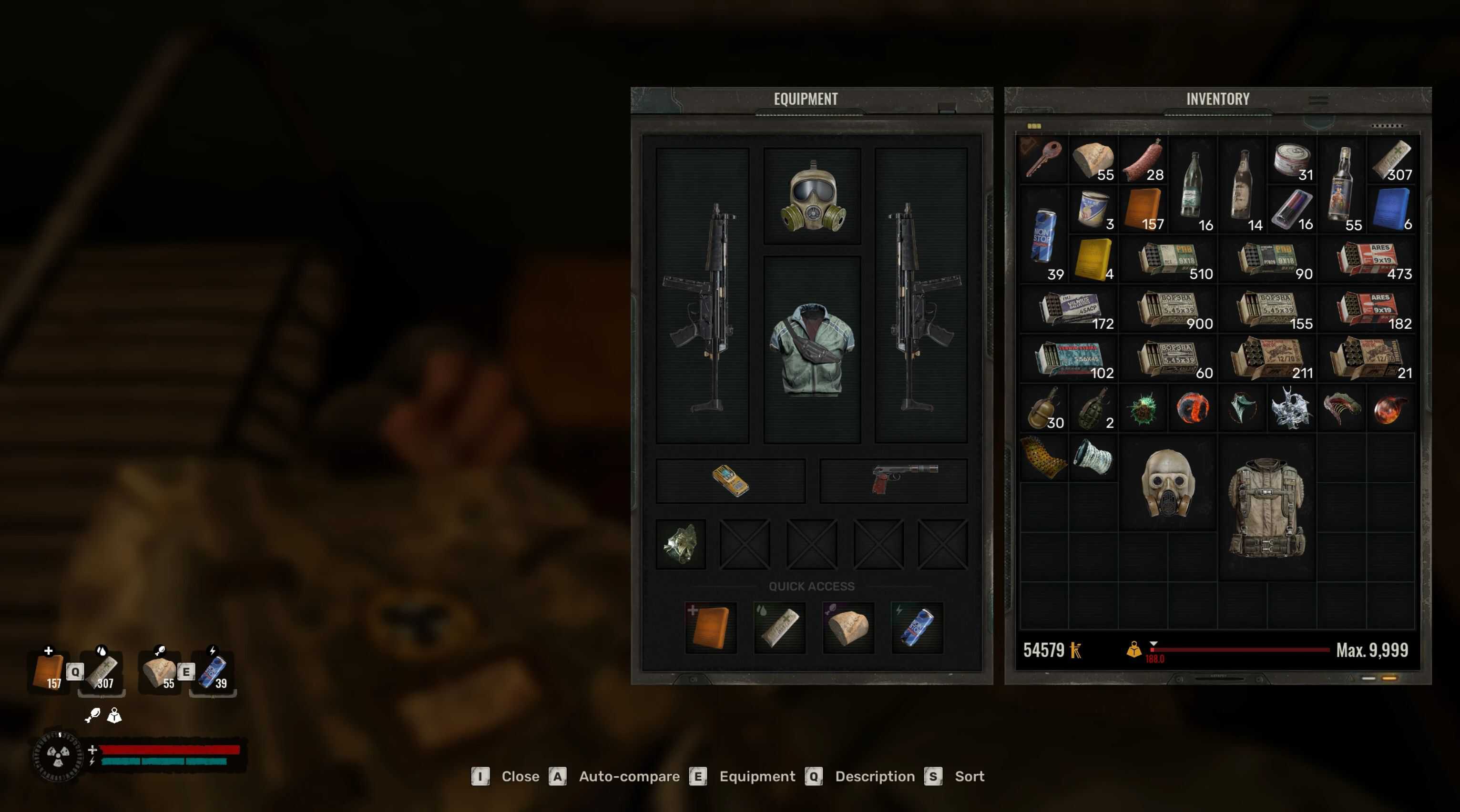Pick the sausage stack of 28
Viewport: 1460px width, 812px height.
click(x=1143, y=159)
